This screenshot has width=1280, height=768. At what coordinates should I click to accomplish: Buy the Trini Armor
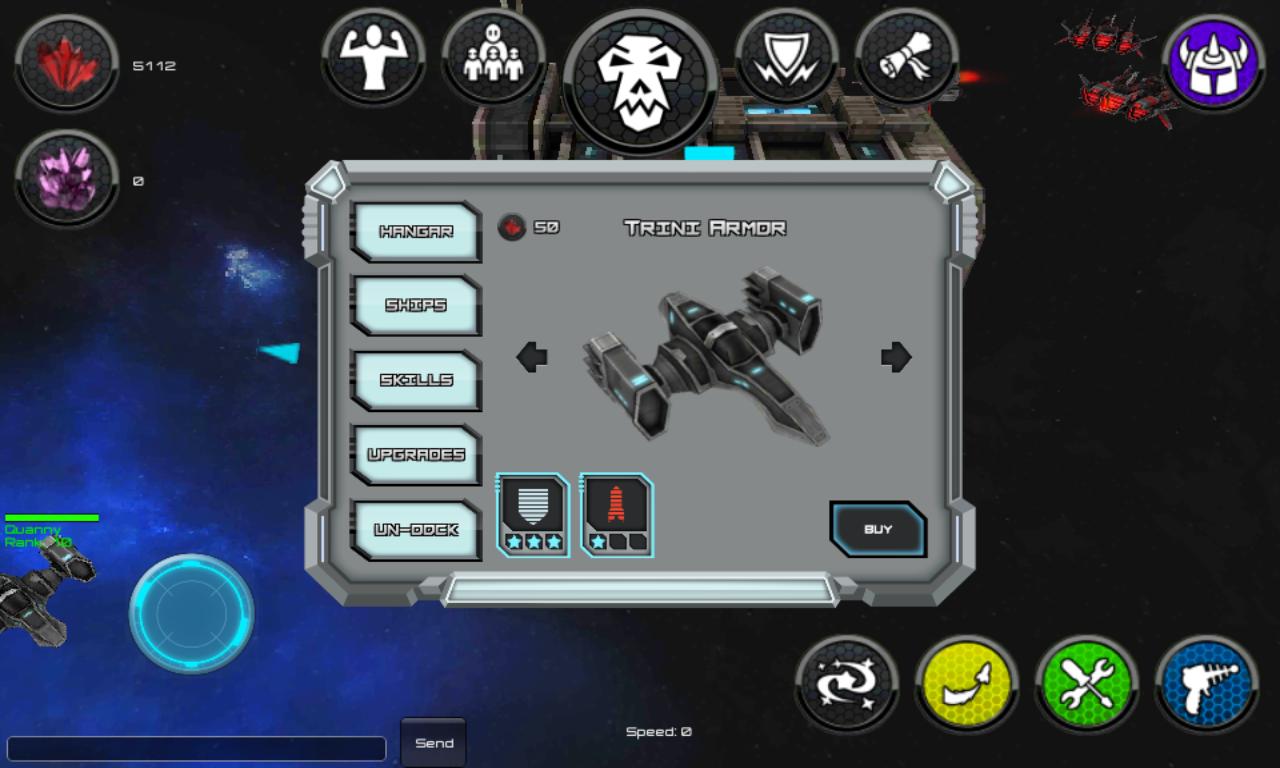[876, 531]
